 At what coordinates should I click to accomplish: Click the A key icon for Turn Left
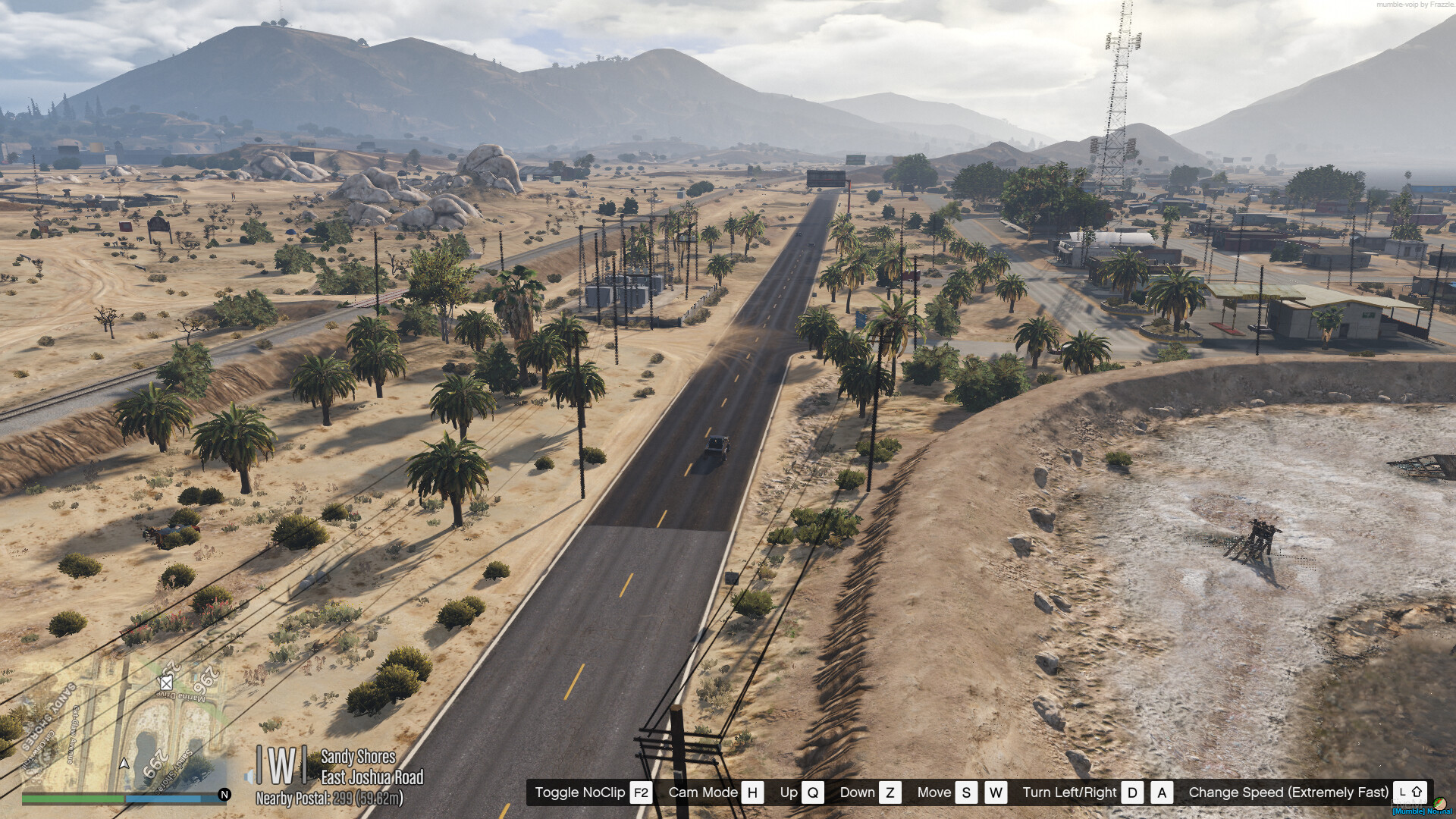click(1161, 792)
